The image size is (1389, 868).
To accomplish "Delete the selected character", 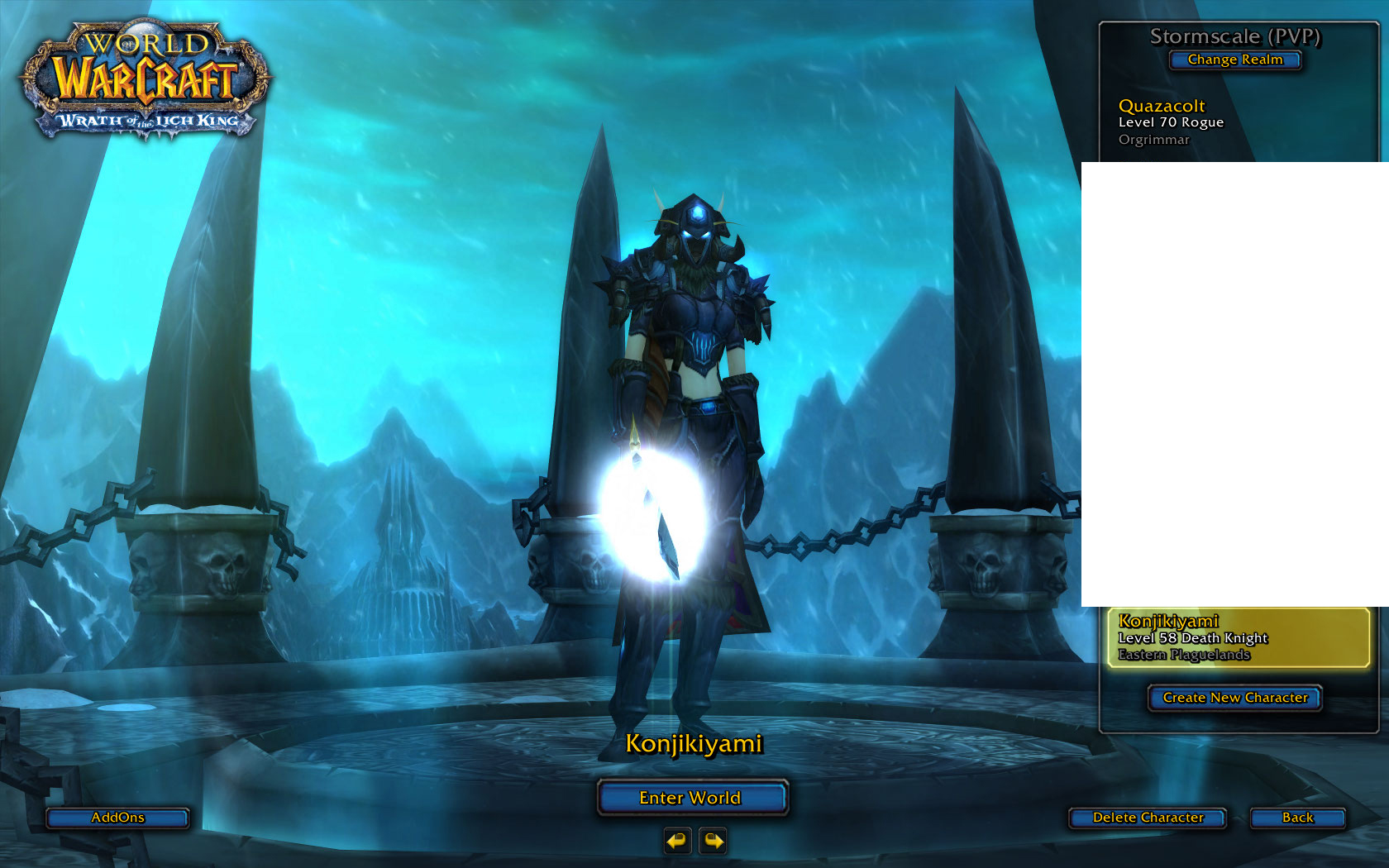I will 1148,818.
